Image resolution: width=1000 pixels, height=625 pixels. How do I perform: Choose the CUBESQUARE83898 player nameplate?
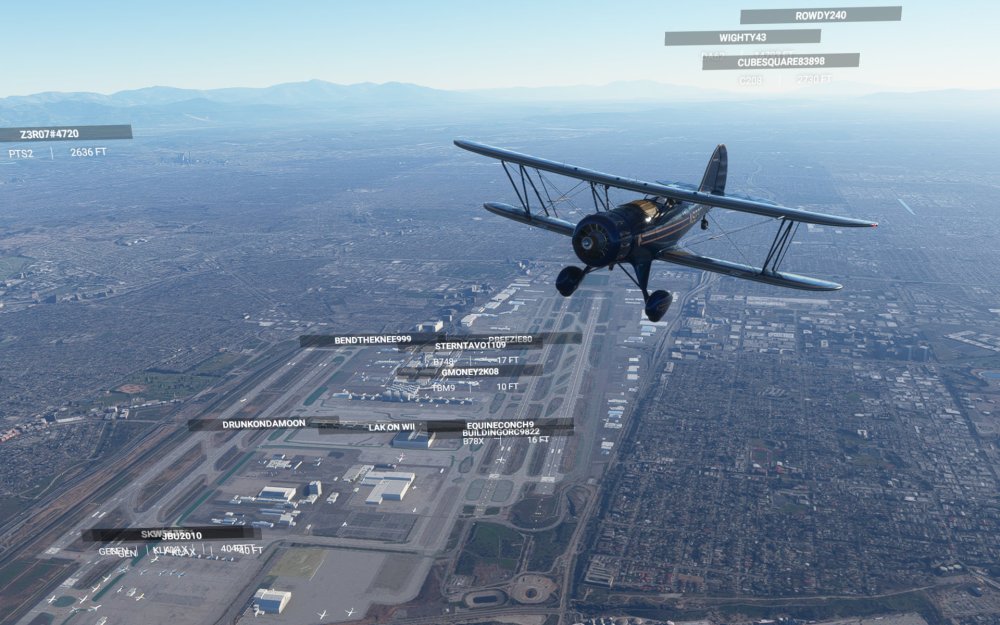tap(780, 61)
